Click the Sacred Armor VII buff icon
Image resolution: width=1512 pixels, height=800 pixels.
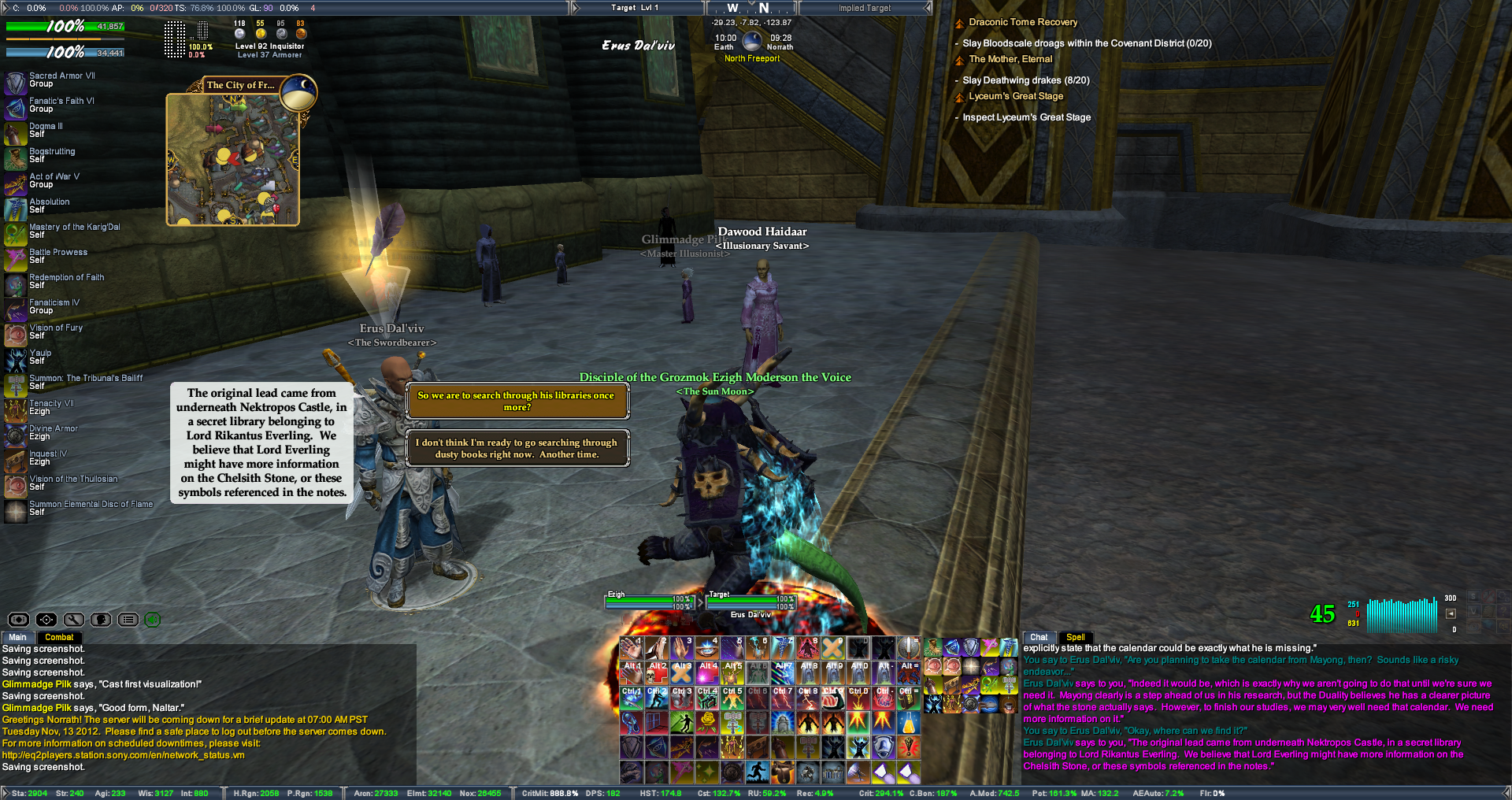click(x=15, y=81)
